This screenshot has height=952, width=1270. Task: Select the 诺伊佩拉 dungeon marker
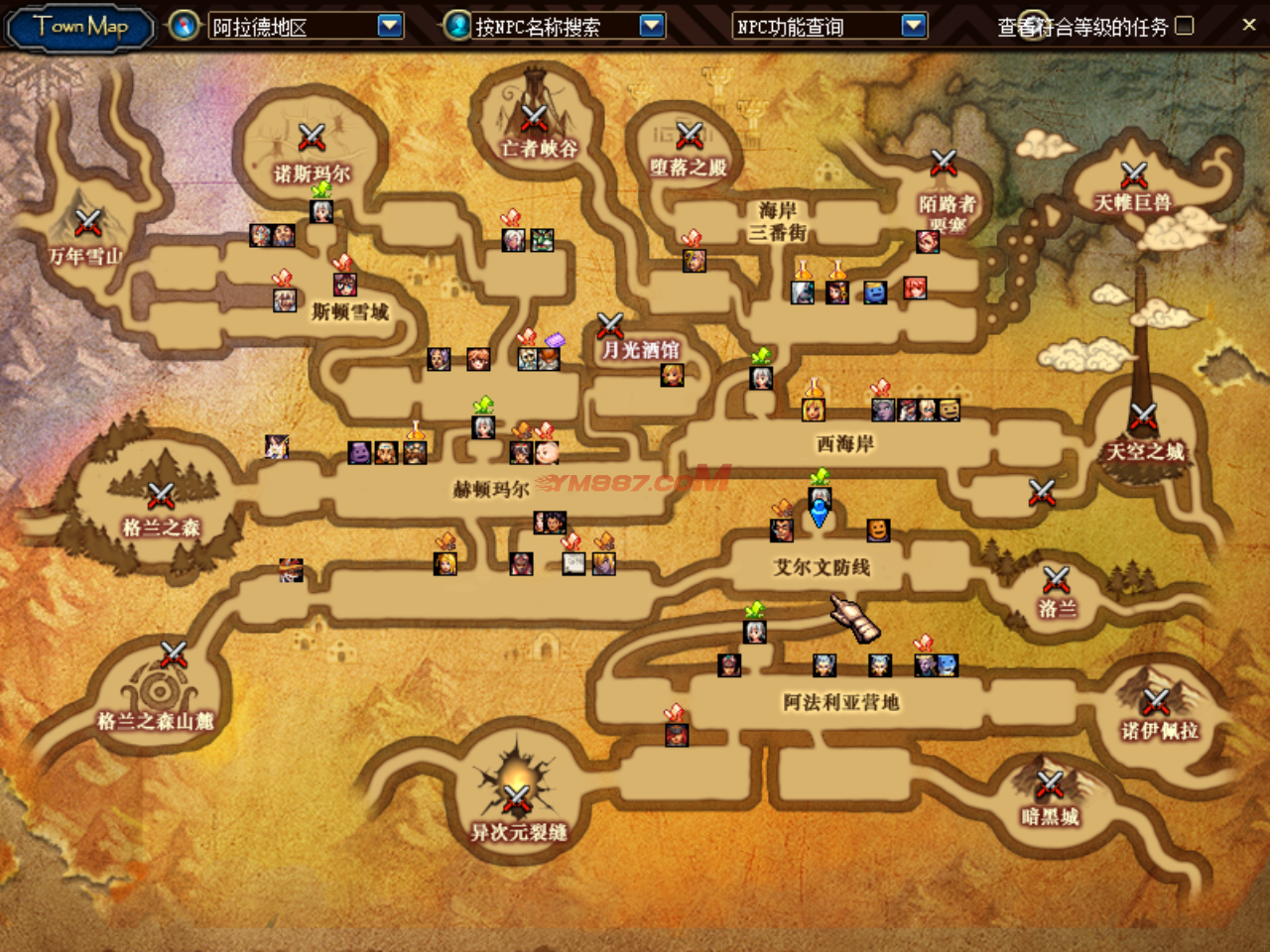[1157, 701]
